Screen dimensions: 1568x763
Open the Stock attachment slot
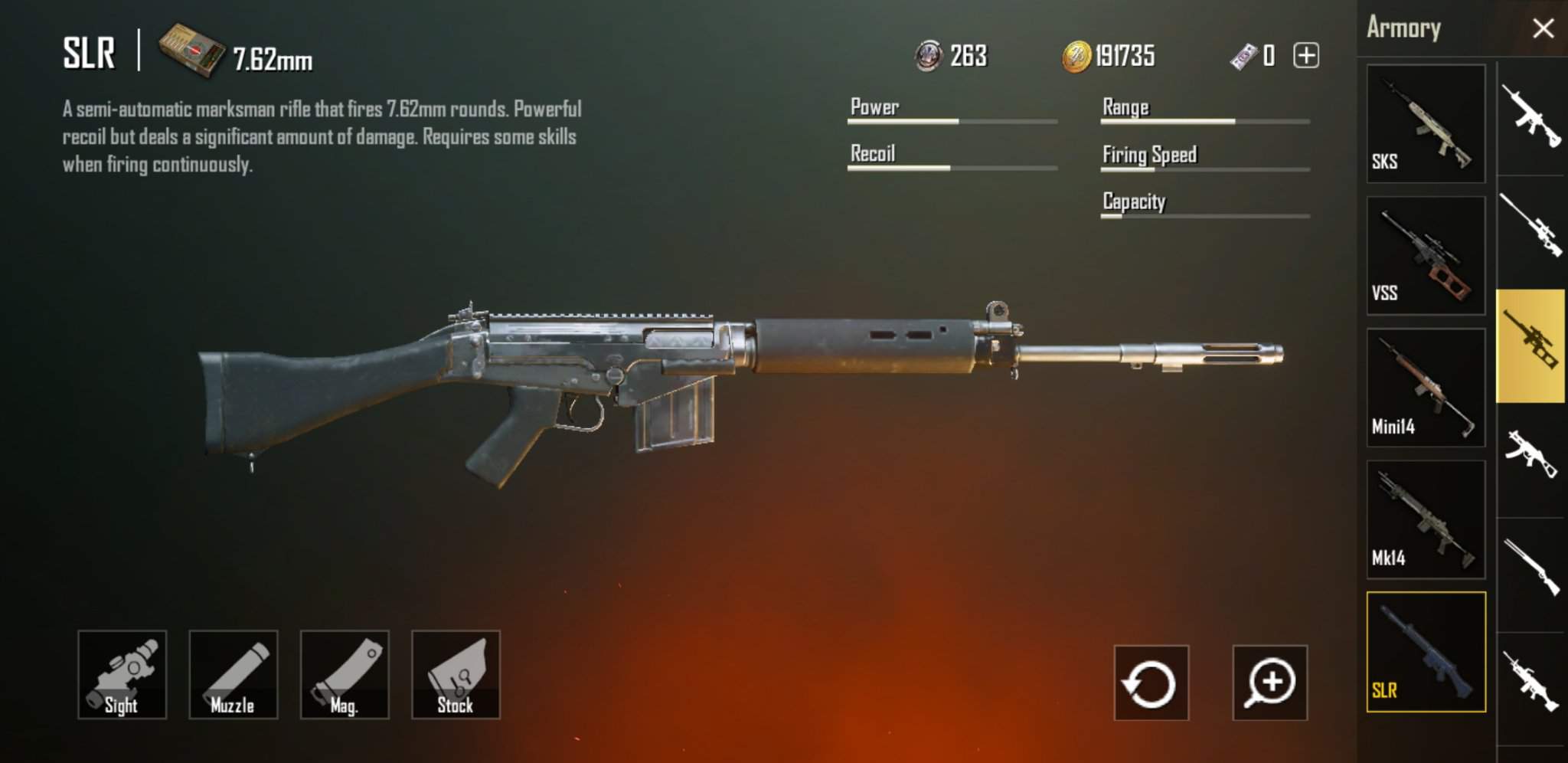click(x=456, y=674)
